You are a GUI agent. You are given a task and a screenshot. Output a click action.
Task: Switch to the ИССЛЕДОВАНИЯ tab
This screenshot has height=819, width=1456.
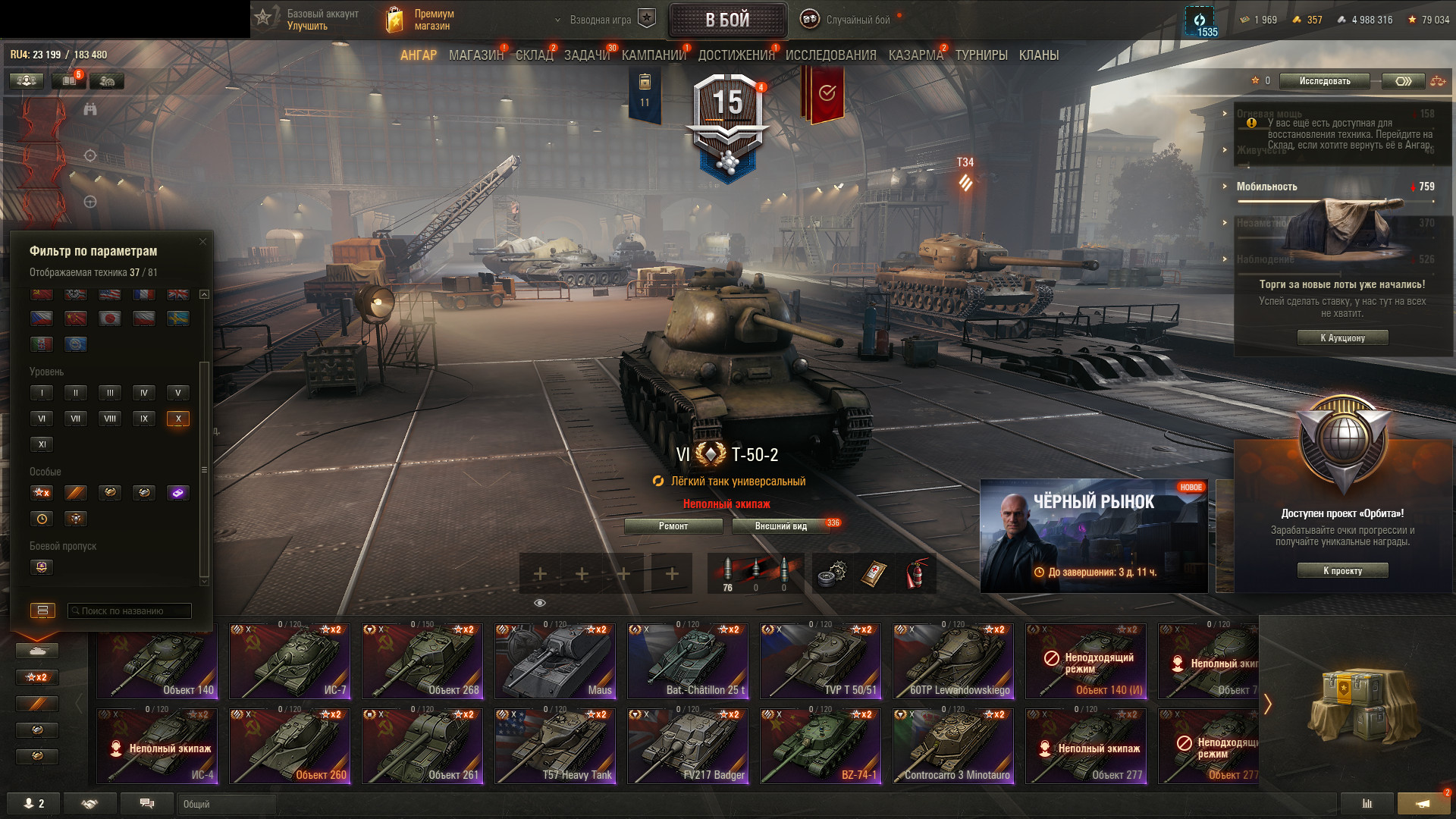(830, 55)
